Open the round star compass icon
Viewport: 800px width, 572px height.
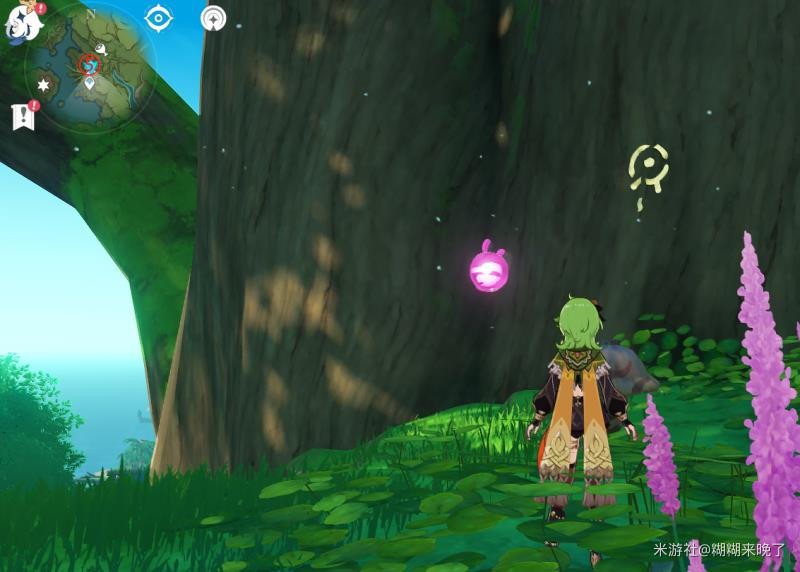click(212, 18)
